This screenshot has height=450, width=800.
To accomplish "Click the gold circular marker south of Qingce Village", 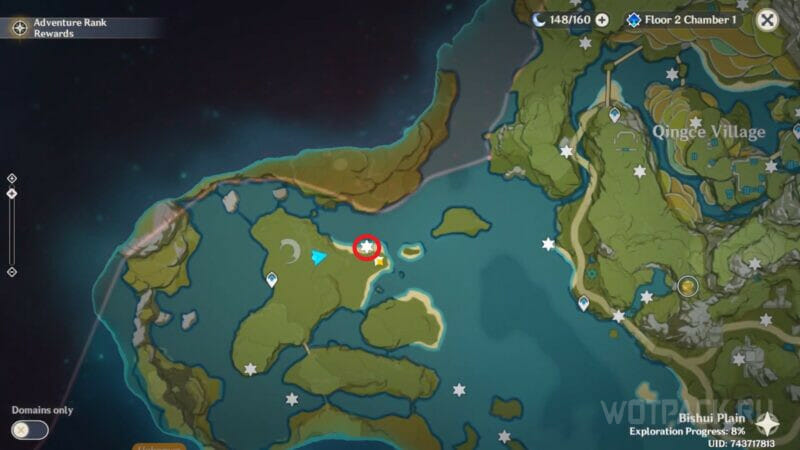I will coord(688,287).
